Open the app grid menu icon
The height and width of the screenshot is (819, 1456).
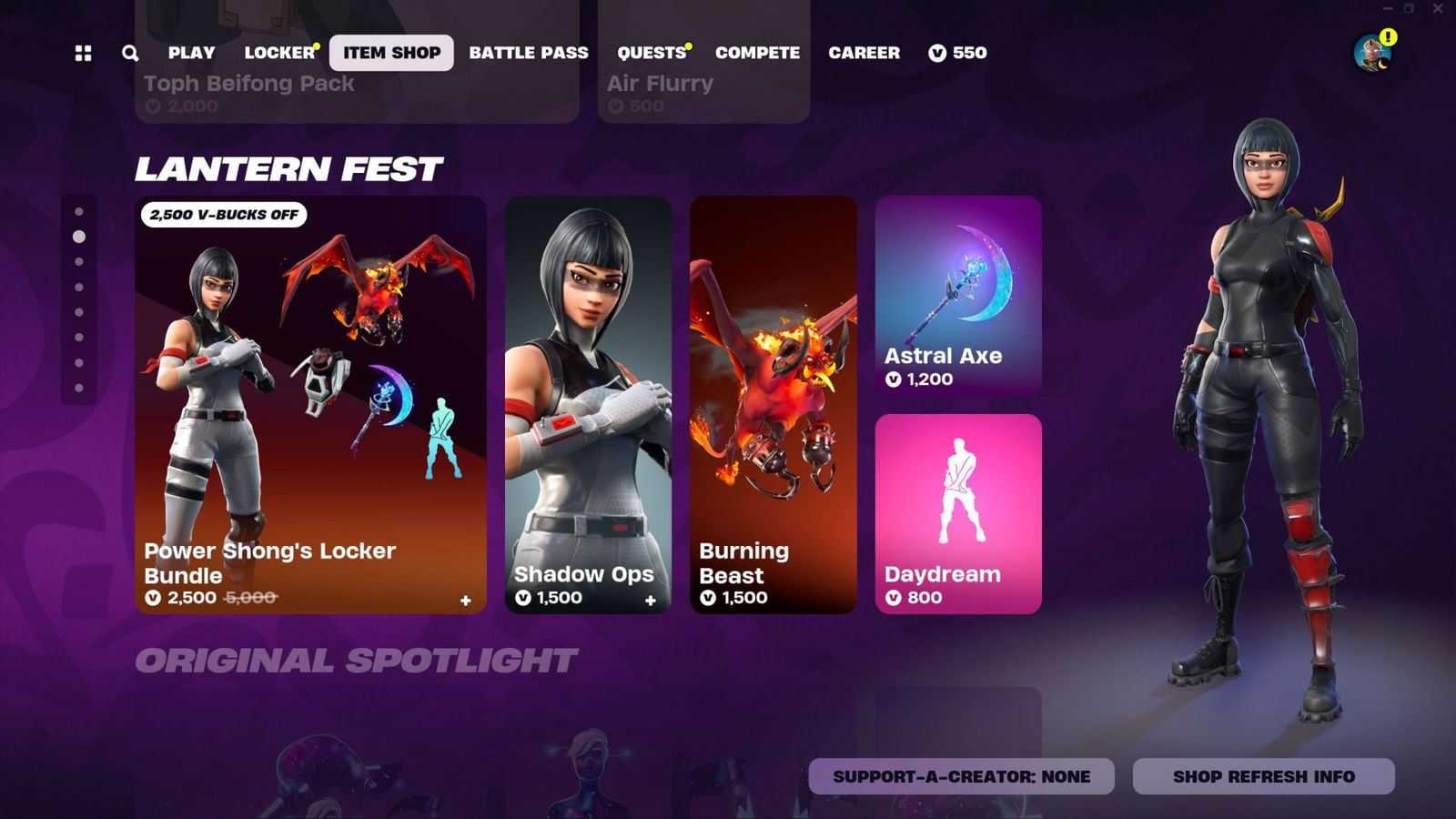pyautogui.click(x=83, y=53)
